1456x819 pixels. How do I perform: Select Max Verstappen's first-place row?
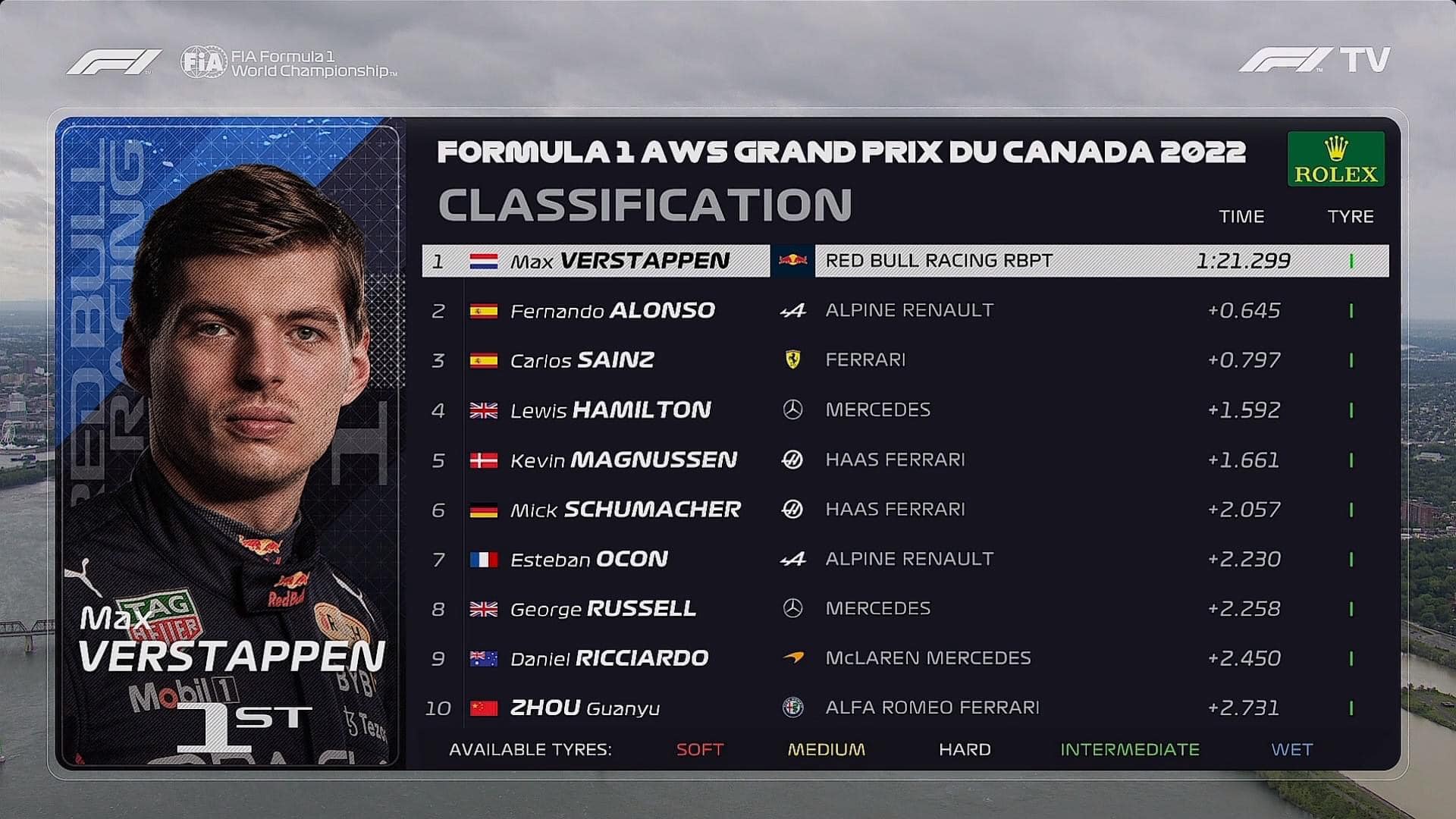click(x=905, y=261)
